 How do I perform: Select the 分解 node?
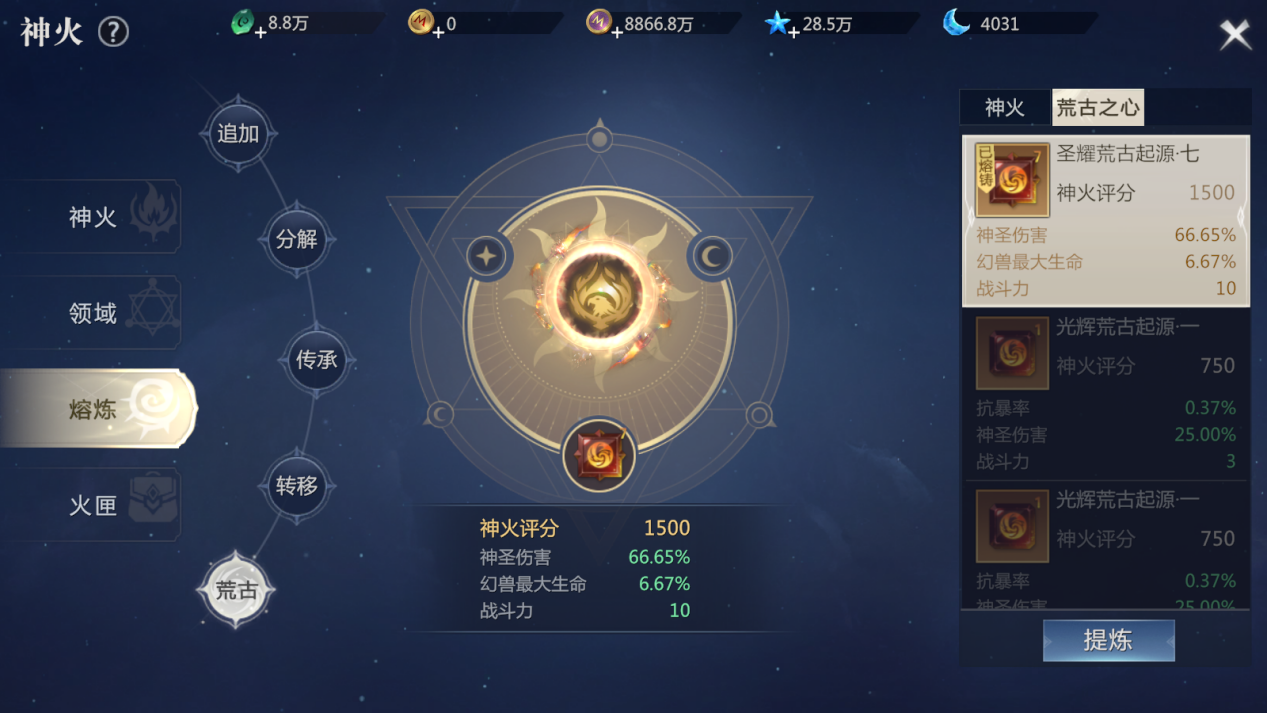[296, 240]
